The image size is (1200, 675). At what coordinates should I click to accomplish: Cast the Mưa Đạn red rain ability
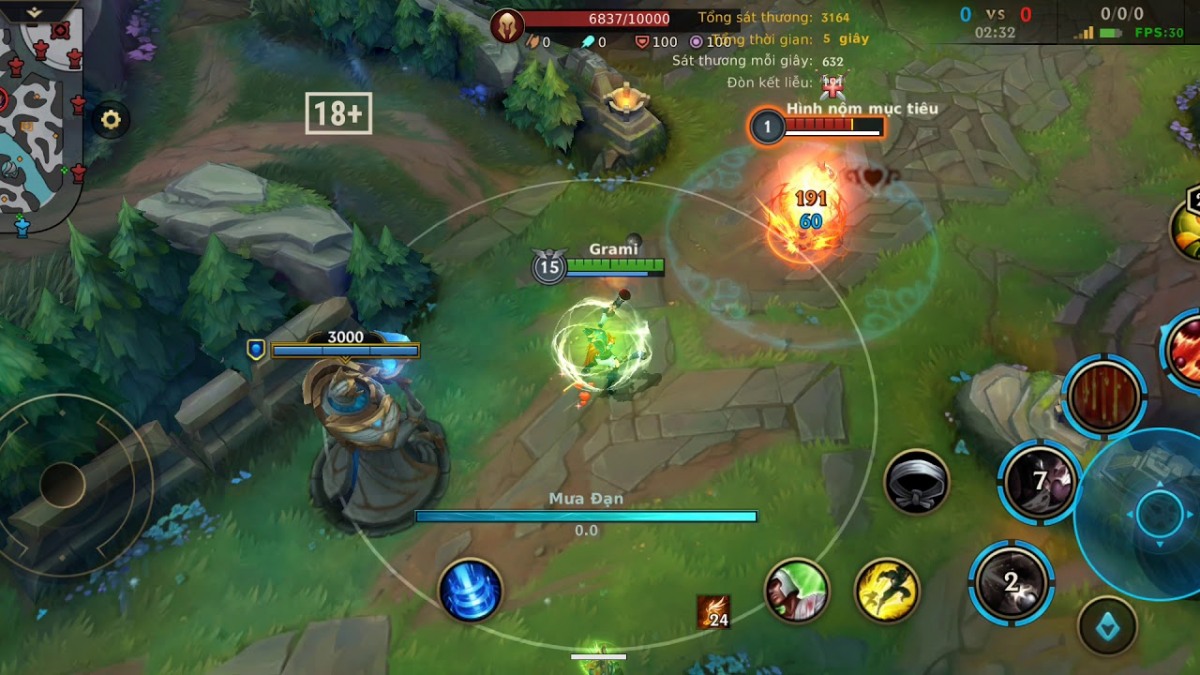[x=1104, y=397]
